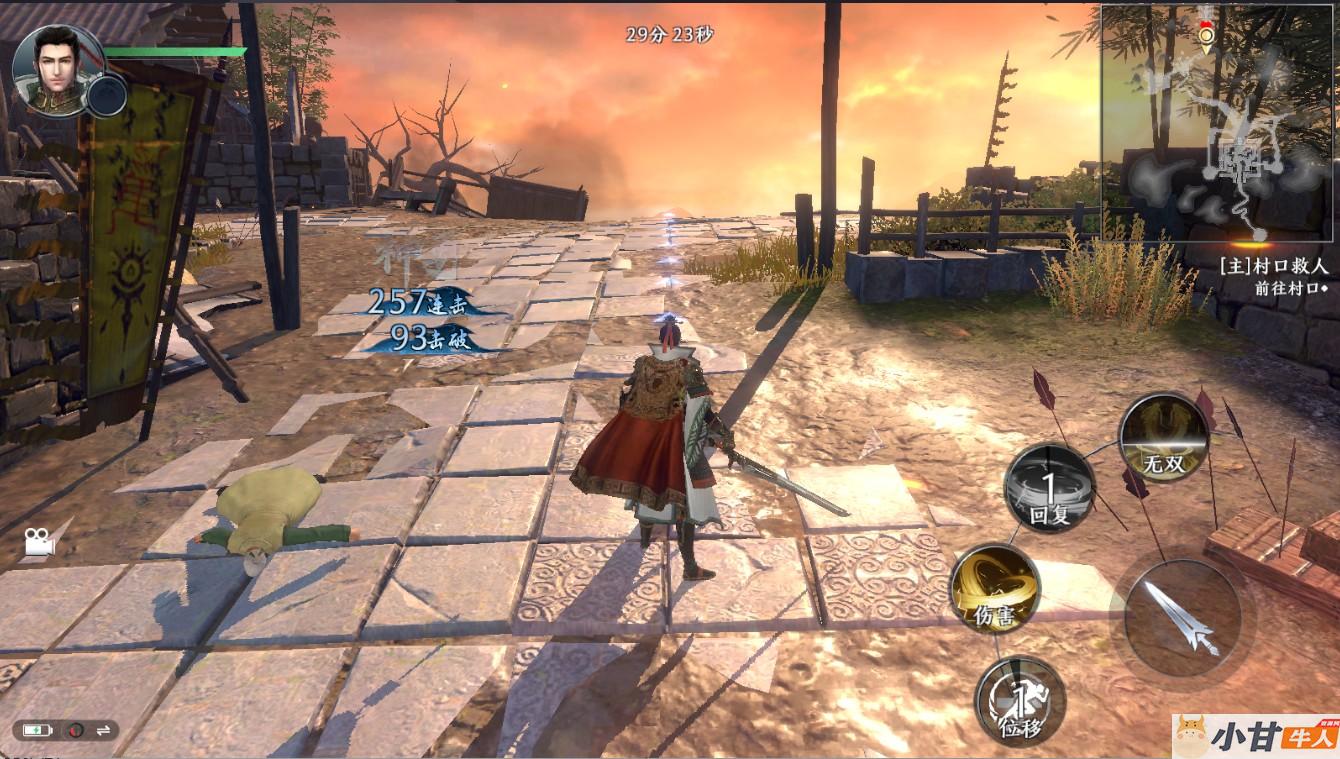Screen dimensions: 1340x759
Task: Click the red record indicator icon
Action: 76,730
